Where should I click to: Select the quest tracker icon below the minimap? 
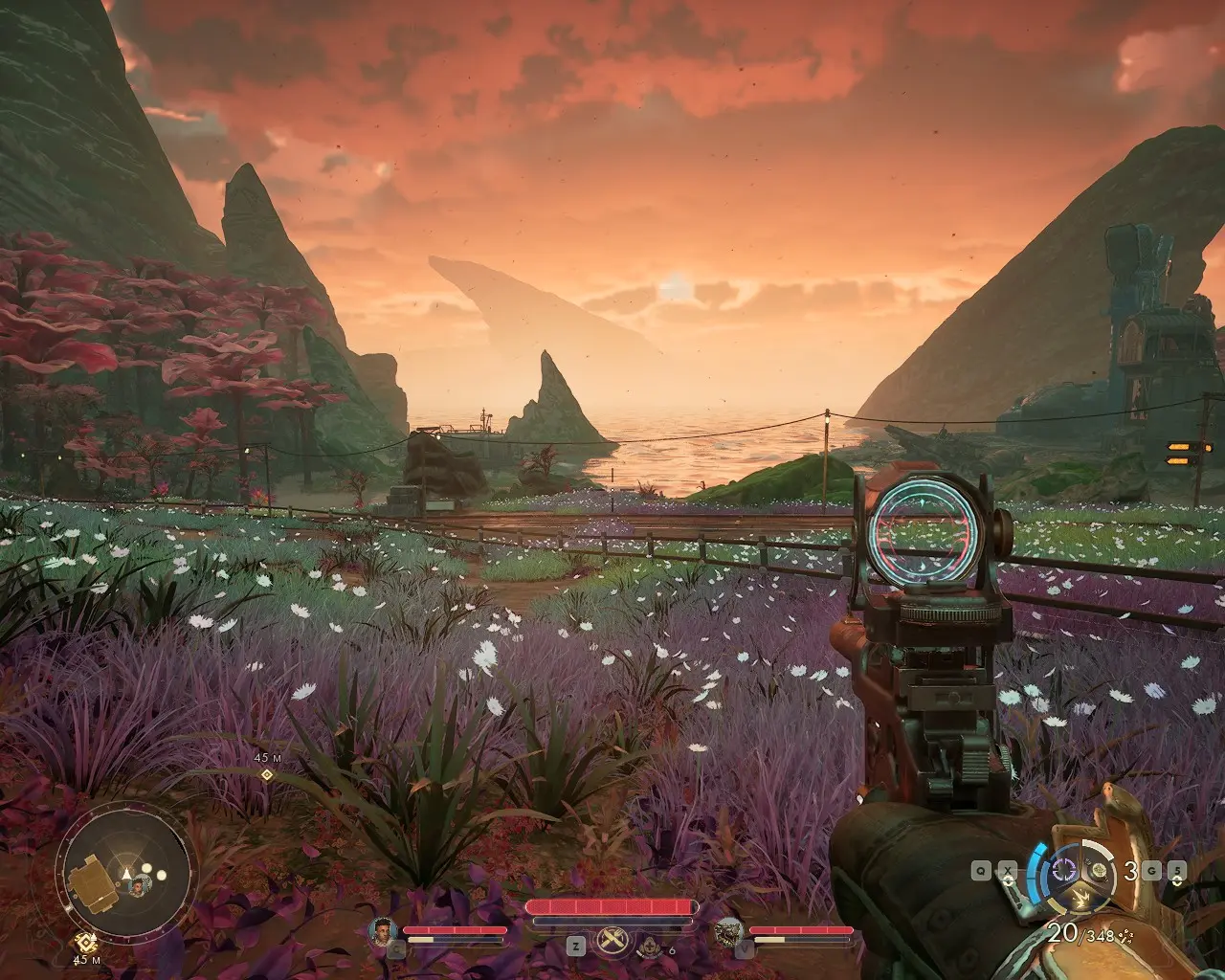pyautogui.click(x=85, y=941)
